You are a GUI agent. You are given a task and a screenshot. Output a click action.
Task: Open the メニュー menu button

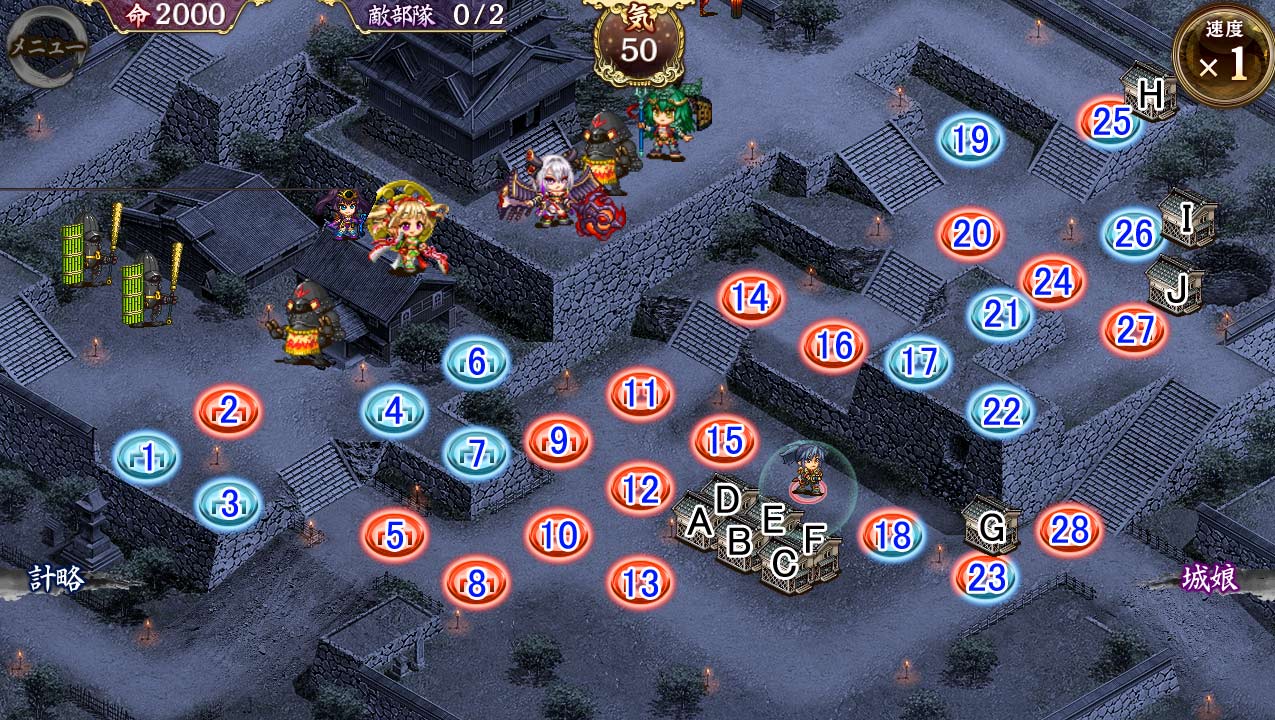[45, 45]
